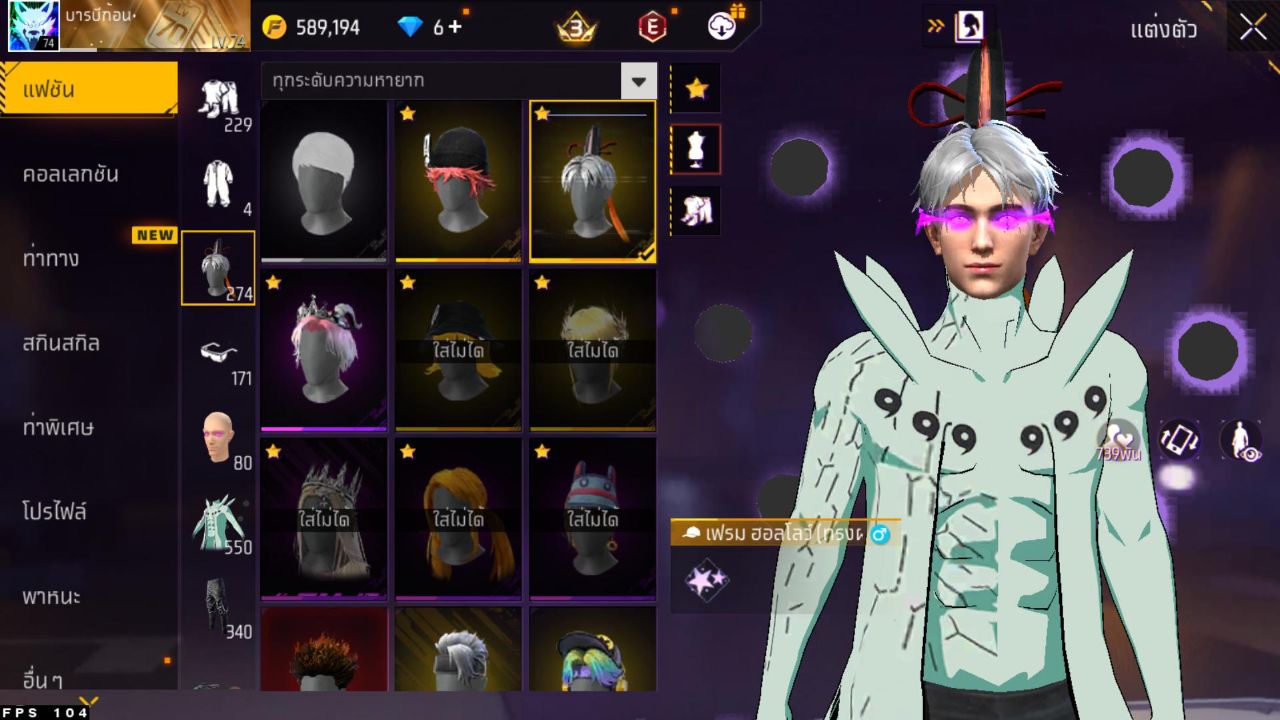Click the player avatar in the corner
The image size is (1280, 720).
point(33,26)
